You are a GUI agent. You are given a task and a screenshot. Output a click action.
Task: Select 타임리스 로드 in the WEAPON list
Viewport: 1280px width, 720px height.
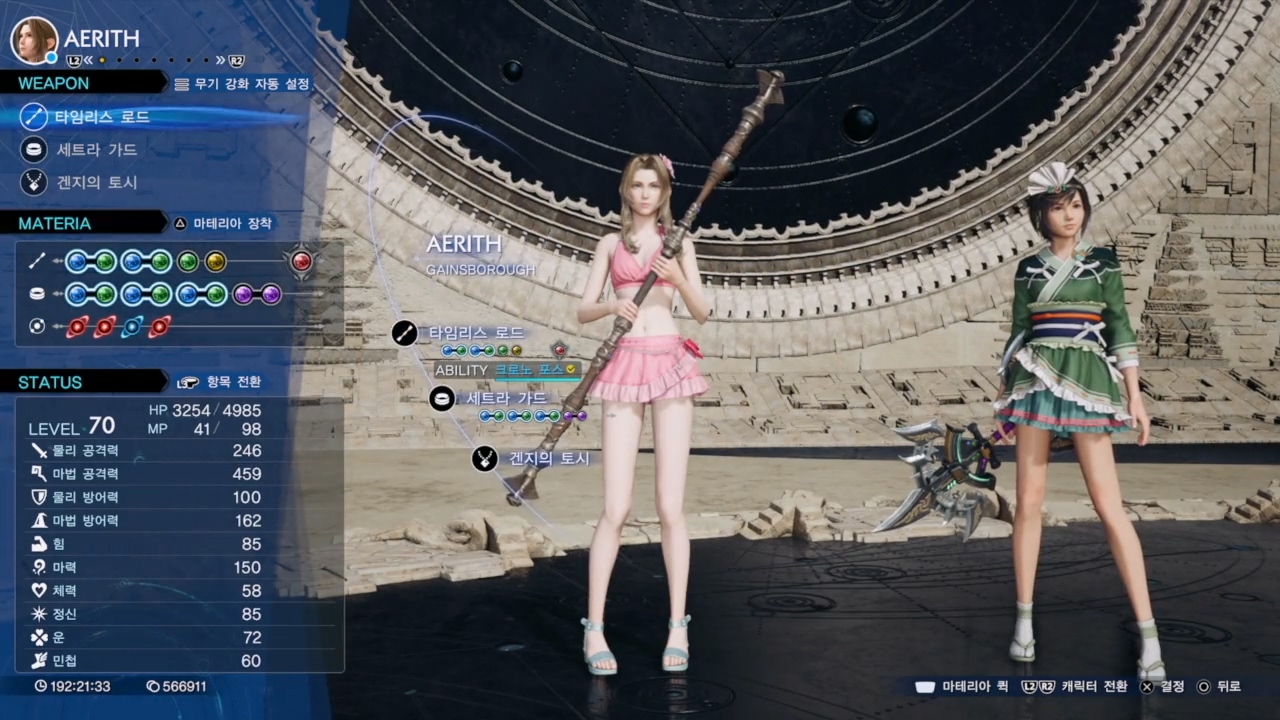coord(102,117)
